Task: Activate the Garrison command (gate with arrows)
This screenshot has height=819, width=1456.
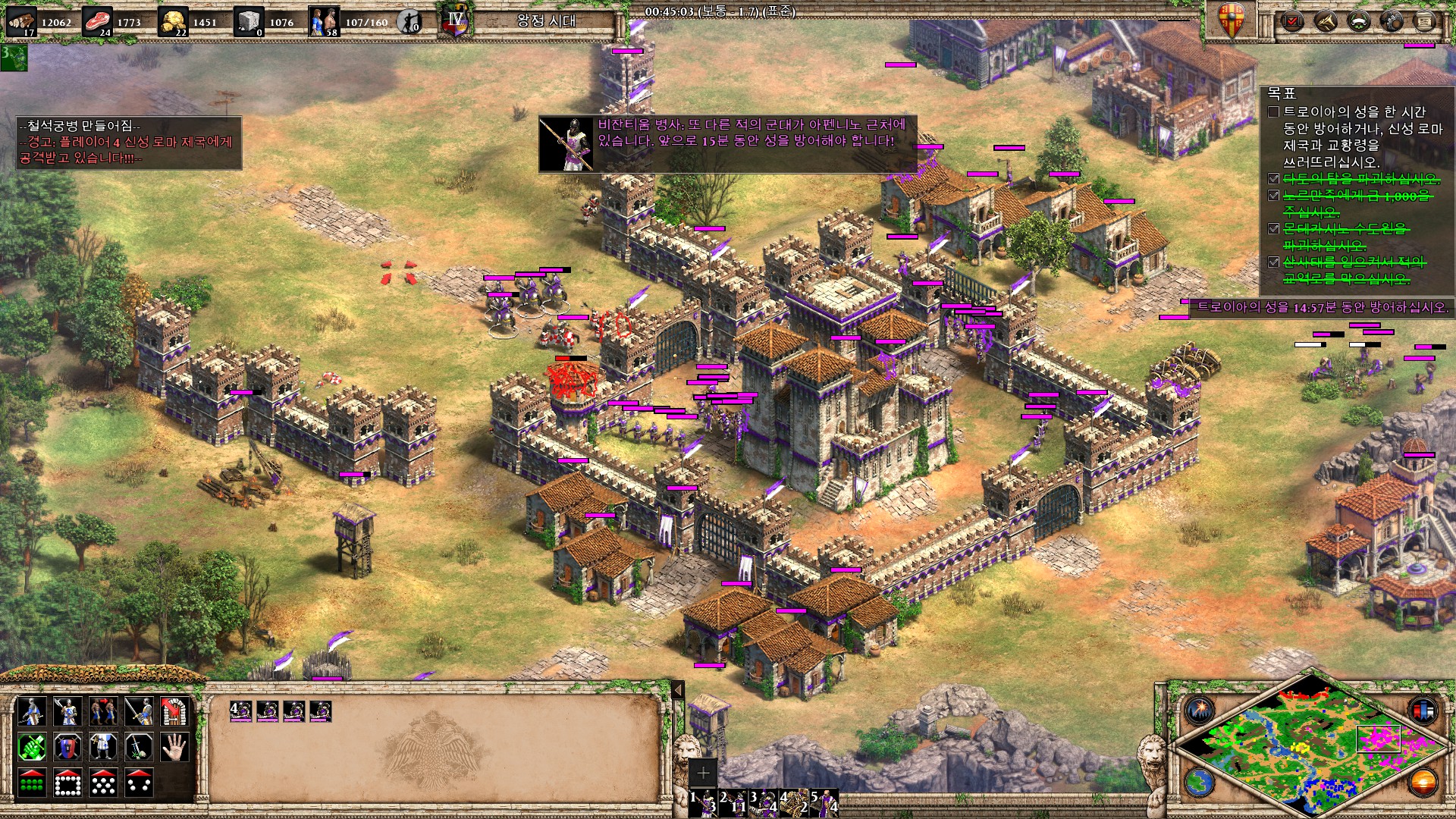Action: (175, 711)
